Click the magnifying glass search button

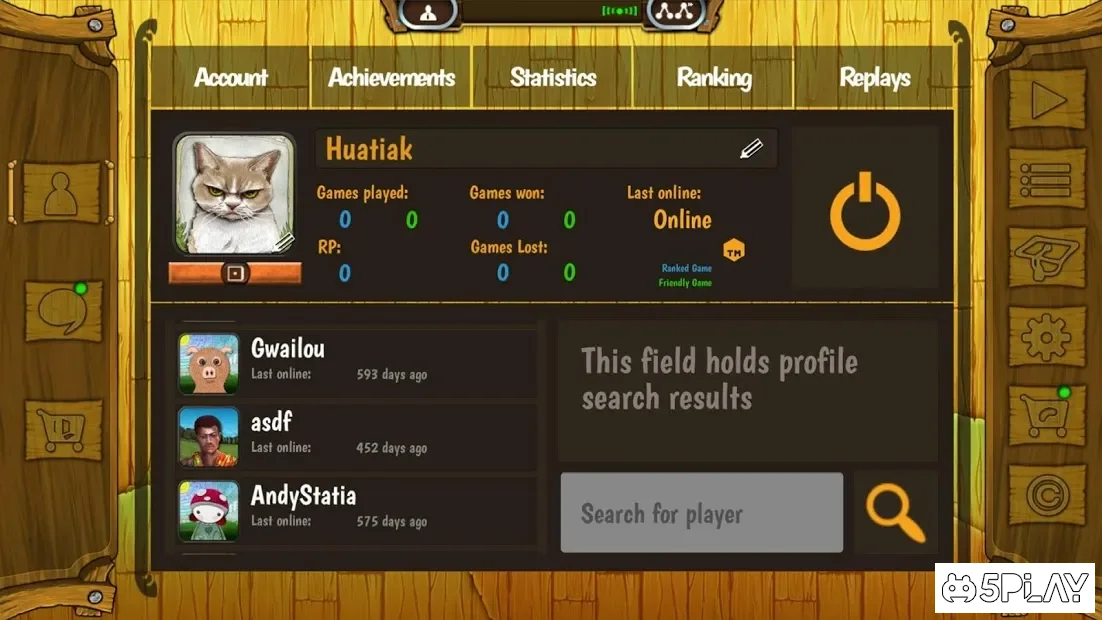[894, 512]
